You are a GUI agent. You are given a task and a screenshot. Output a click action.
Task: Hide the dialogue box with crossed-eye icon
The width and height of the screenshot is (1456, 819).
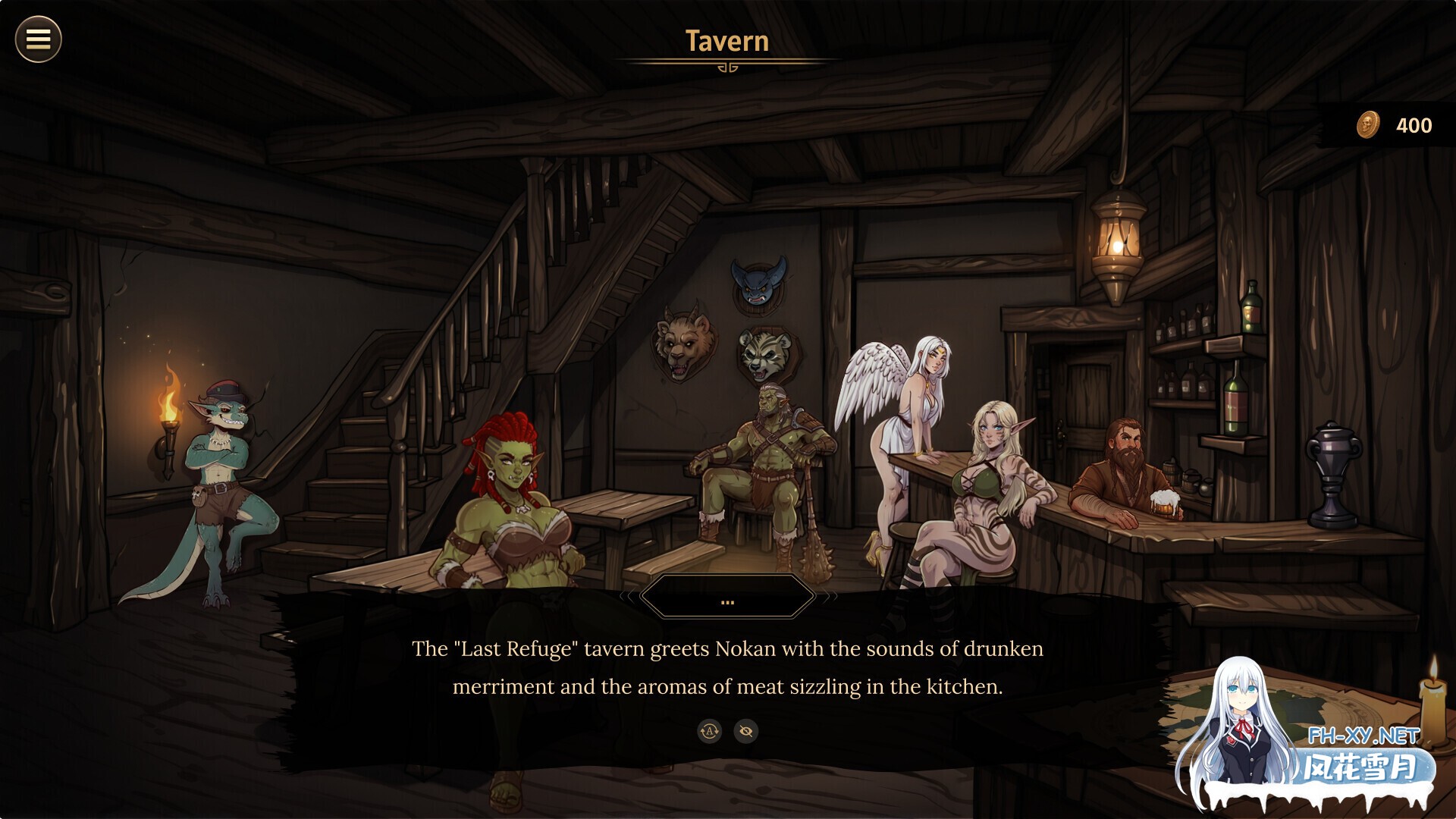(746, 731)
